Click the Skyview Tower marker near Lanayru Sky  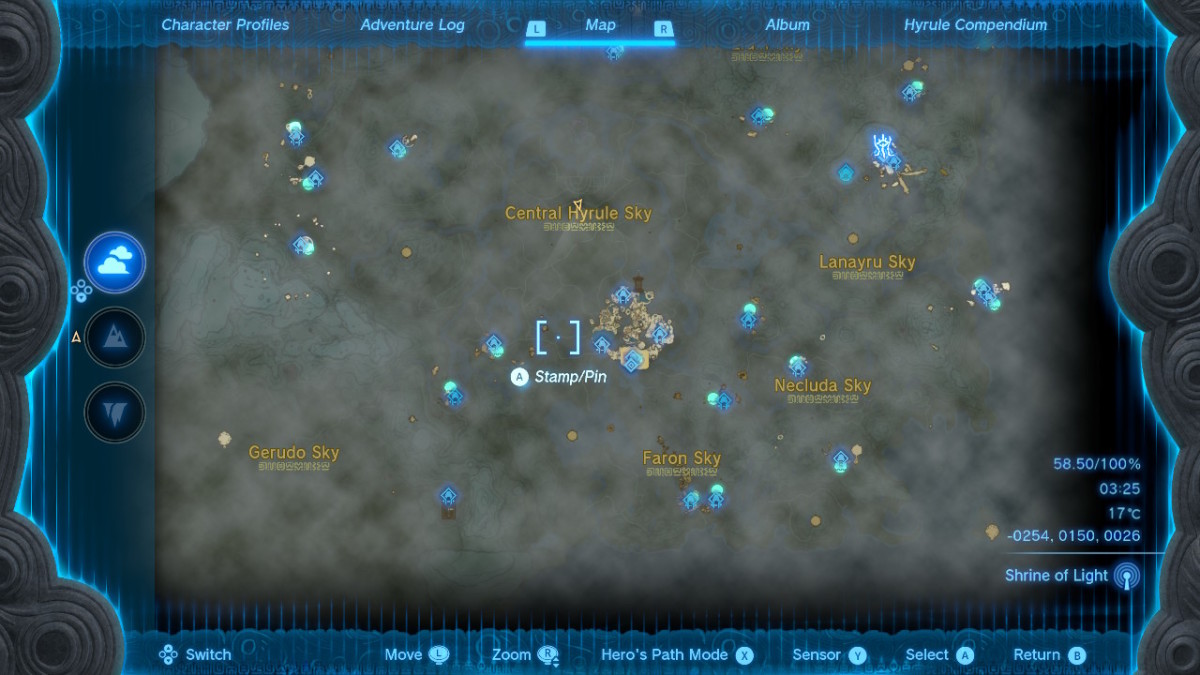click(x=882, y=147)
